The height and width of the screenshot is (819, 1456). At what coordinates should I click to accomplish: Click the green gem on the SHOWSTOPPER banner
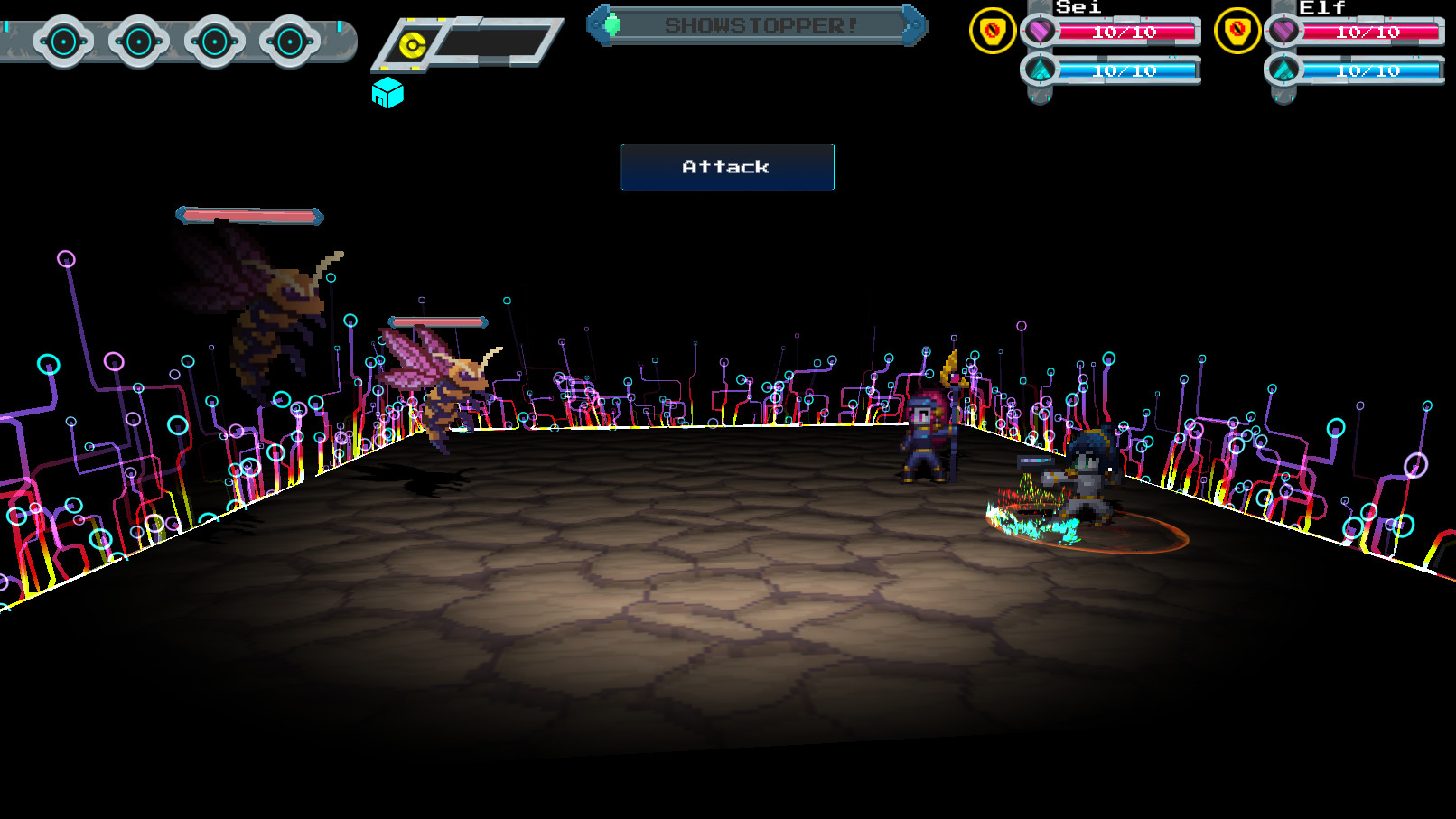click(613, 25)
